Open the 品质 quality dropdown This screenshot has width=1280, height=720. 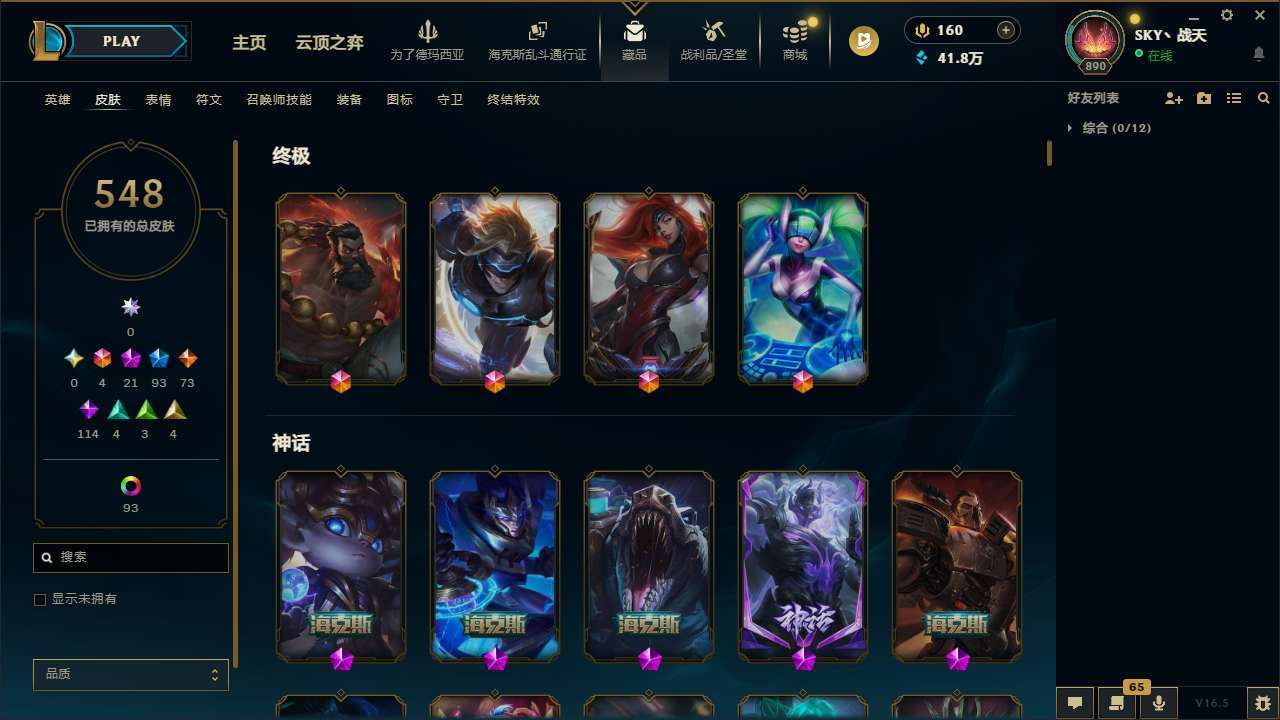click(130, 674)
